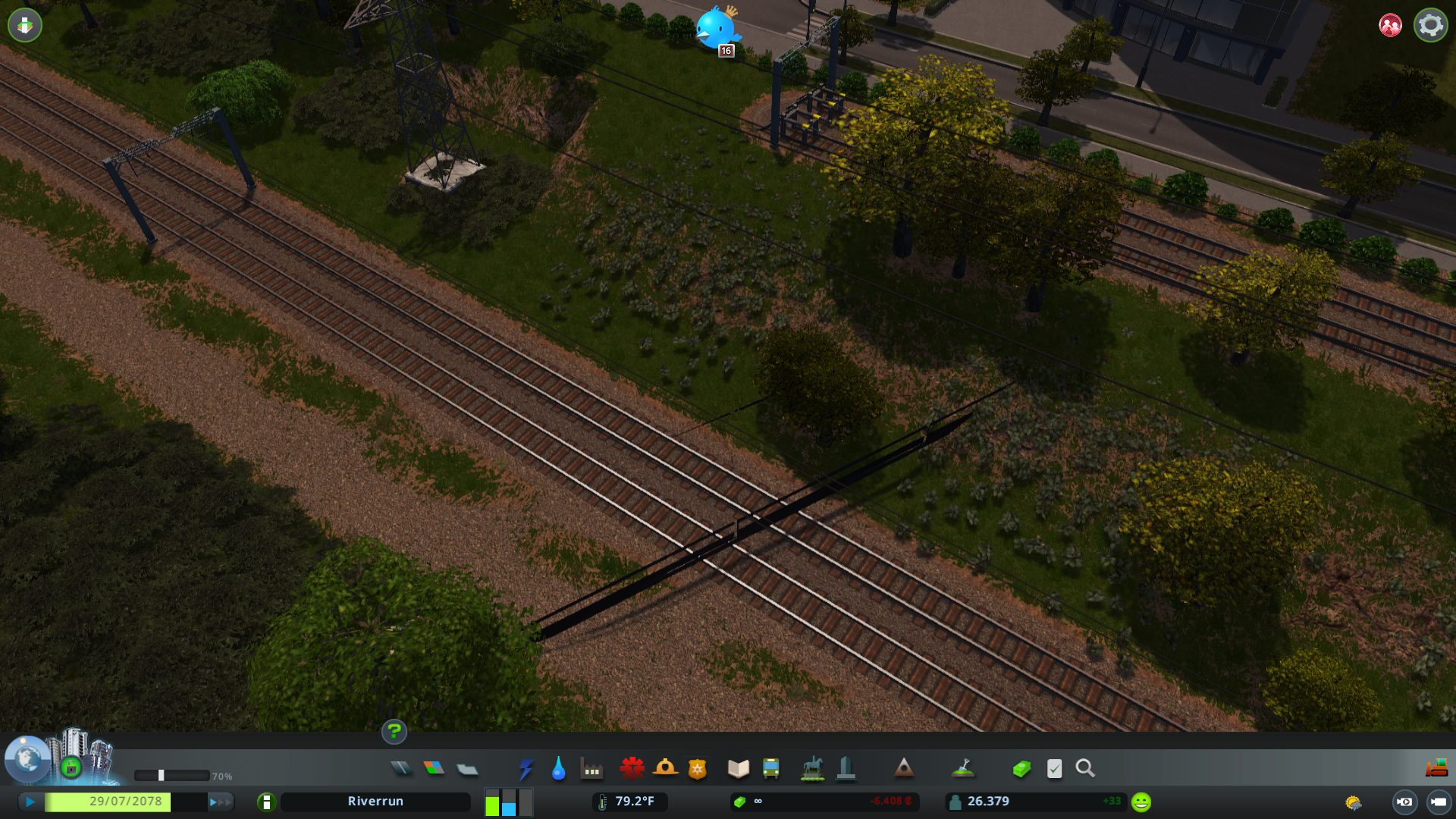
Task: Open the game options gear menu
Action: pos(1429,25)
